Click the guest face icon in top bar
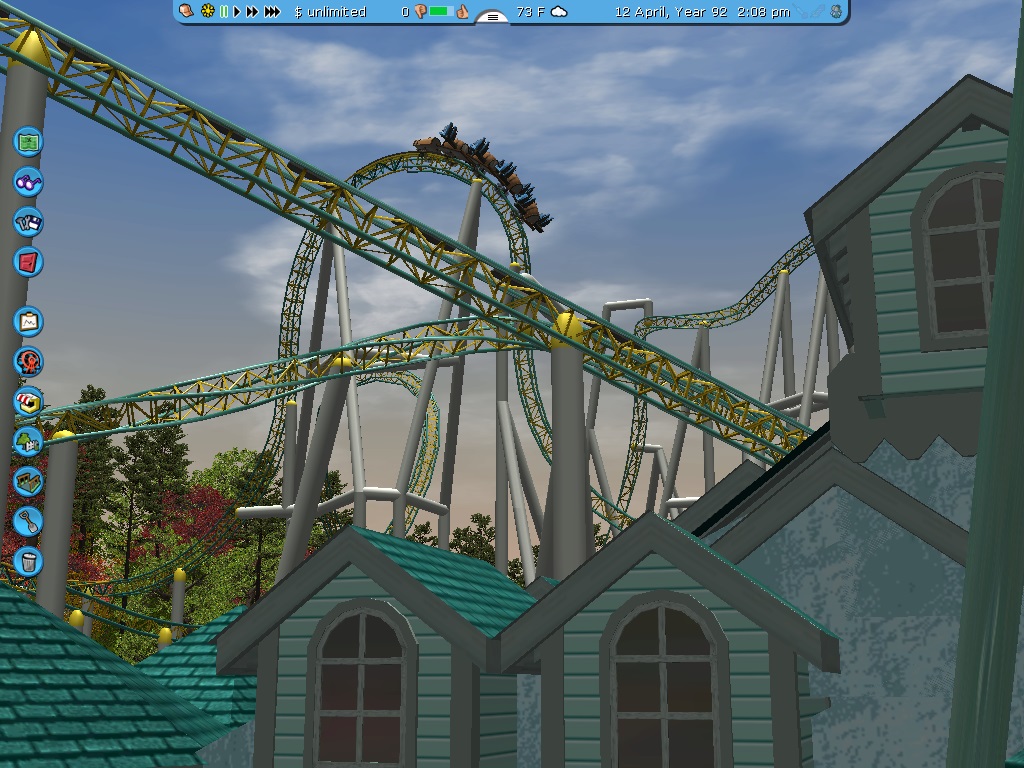1024x768 pixels. pyautogui.click(x=187, y=12)
